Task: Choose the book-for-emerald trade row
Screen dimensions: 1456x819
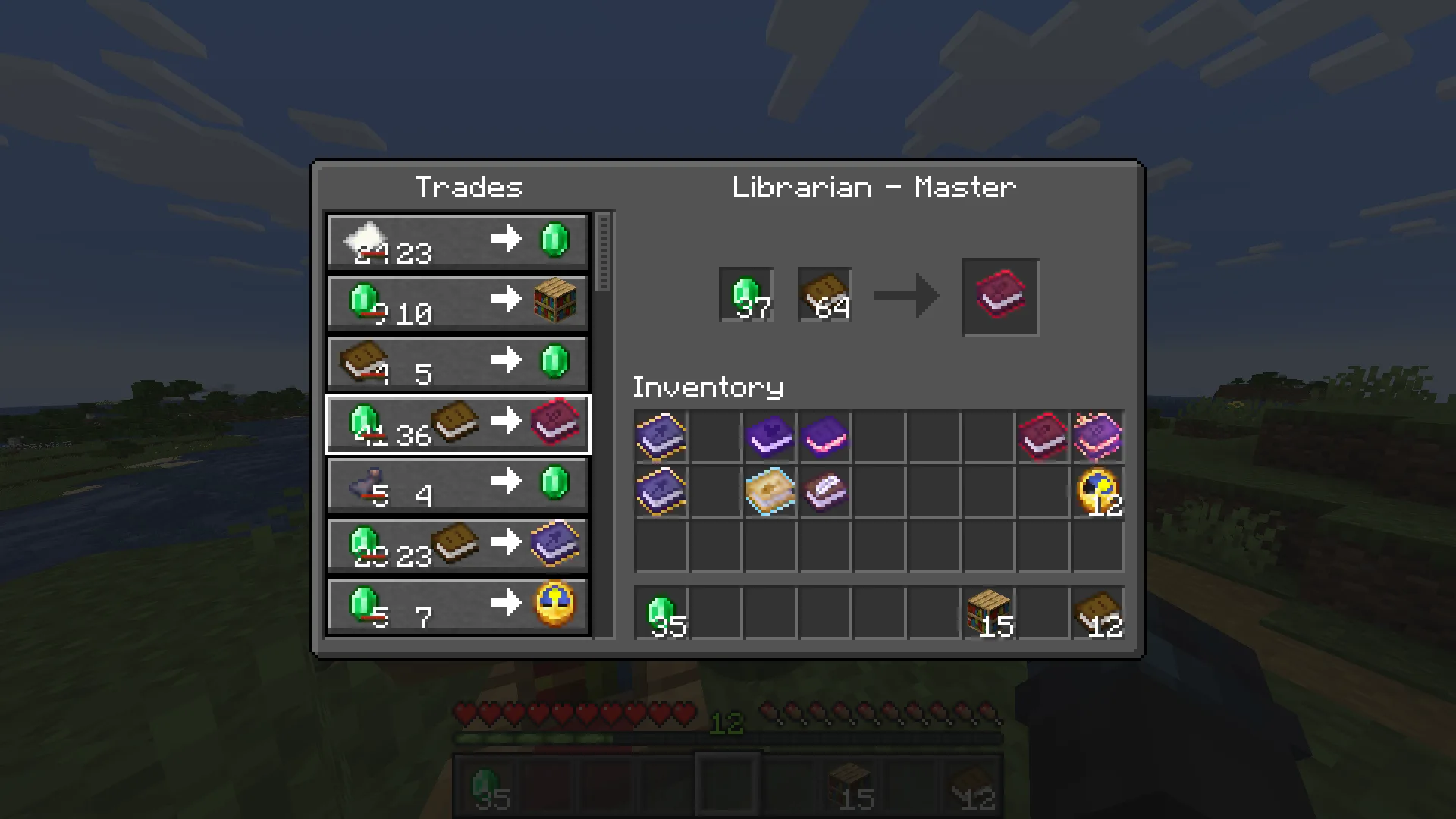Action: tap(457, 362)
